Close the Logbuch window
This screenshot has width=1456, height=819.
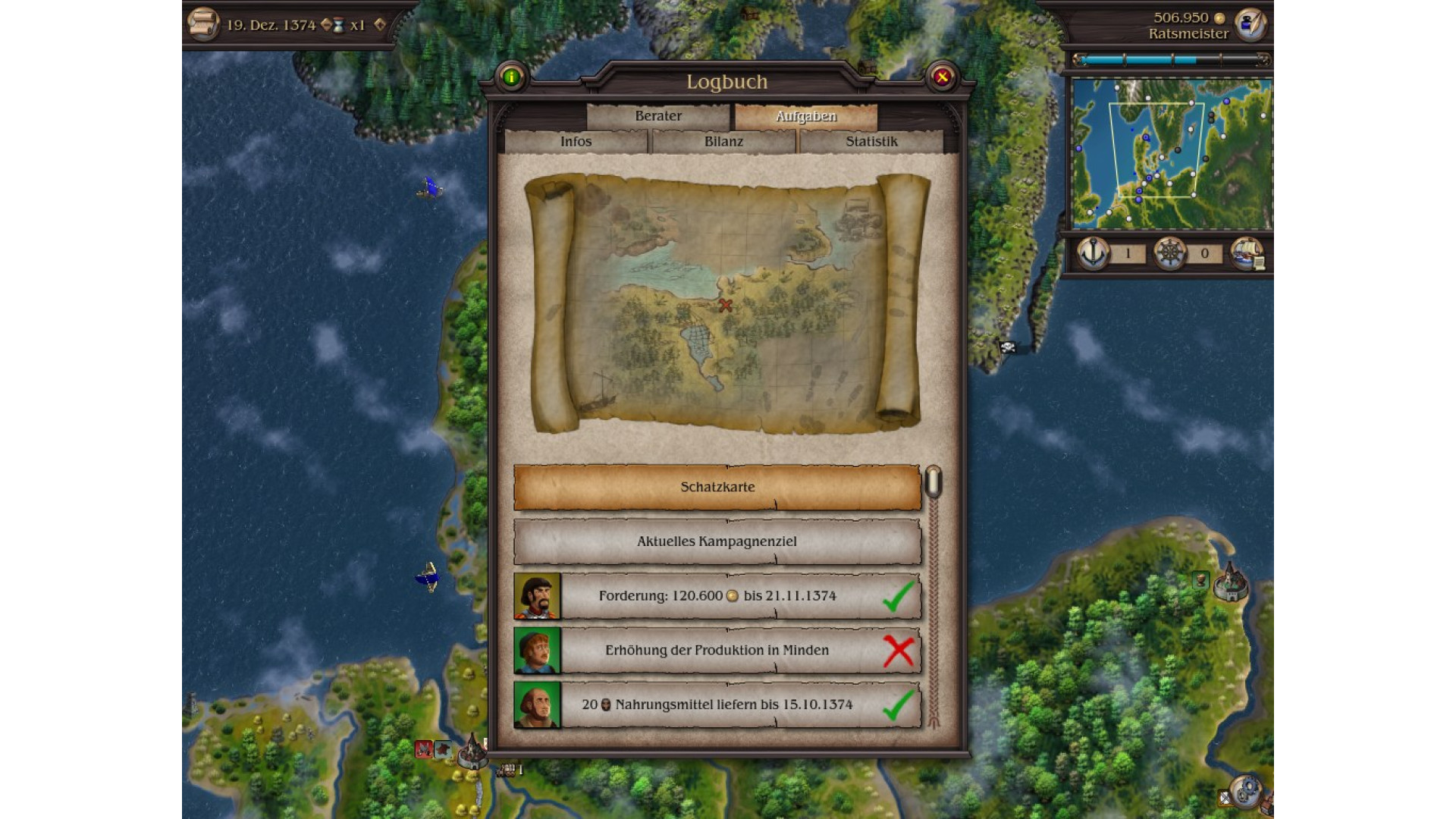tap(942, 77)
